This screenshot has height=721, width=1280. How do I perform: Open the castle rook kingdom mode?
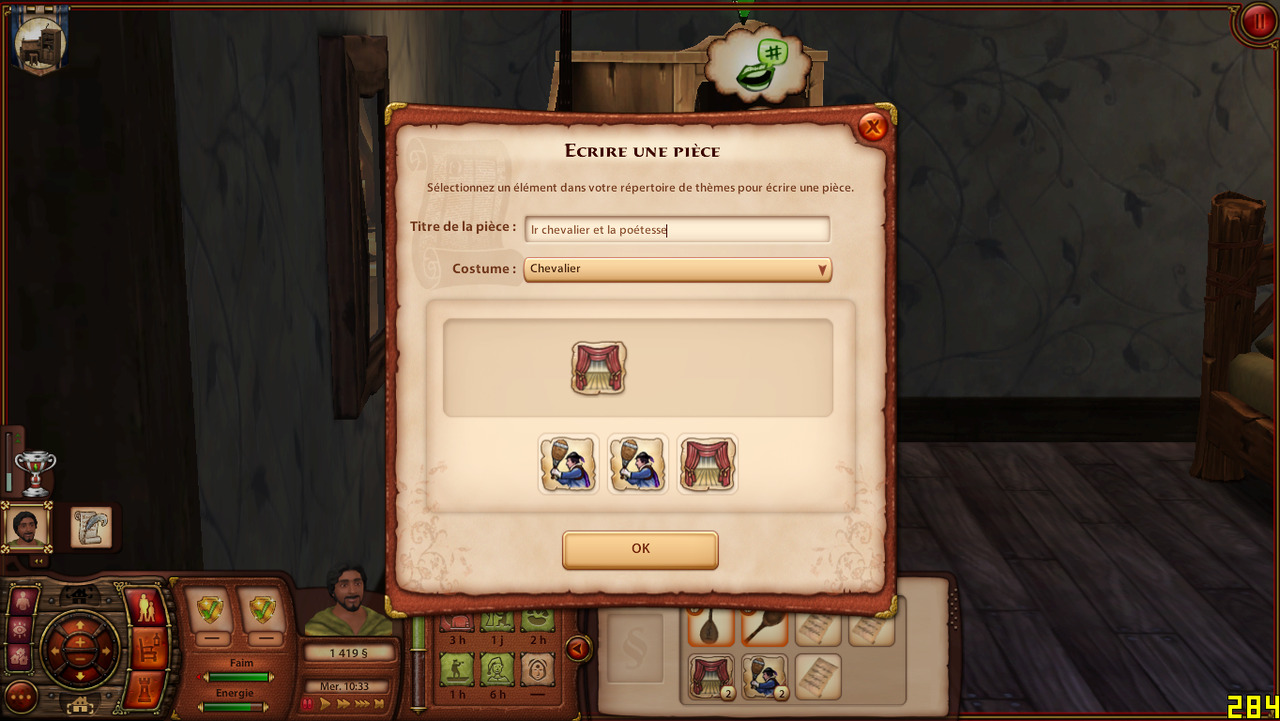(146, 689)
